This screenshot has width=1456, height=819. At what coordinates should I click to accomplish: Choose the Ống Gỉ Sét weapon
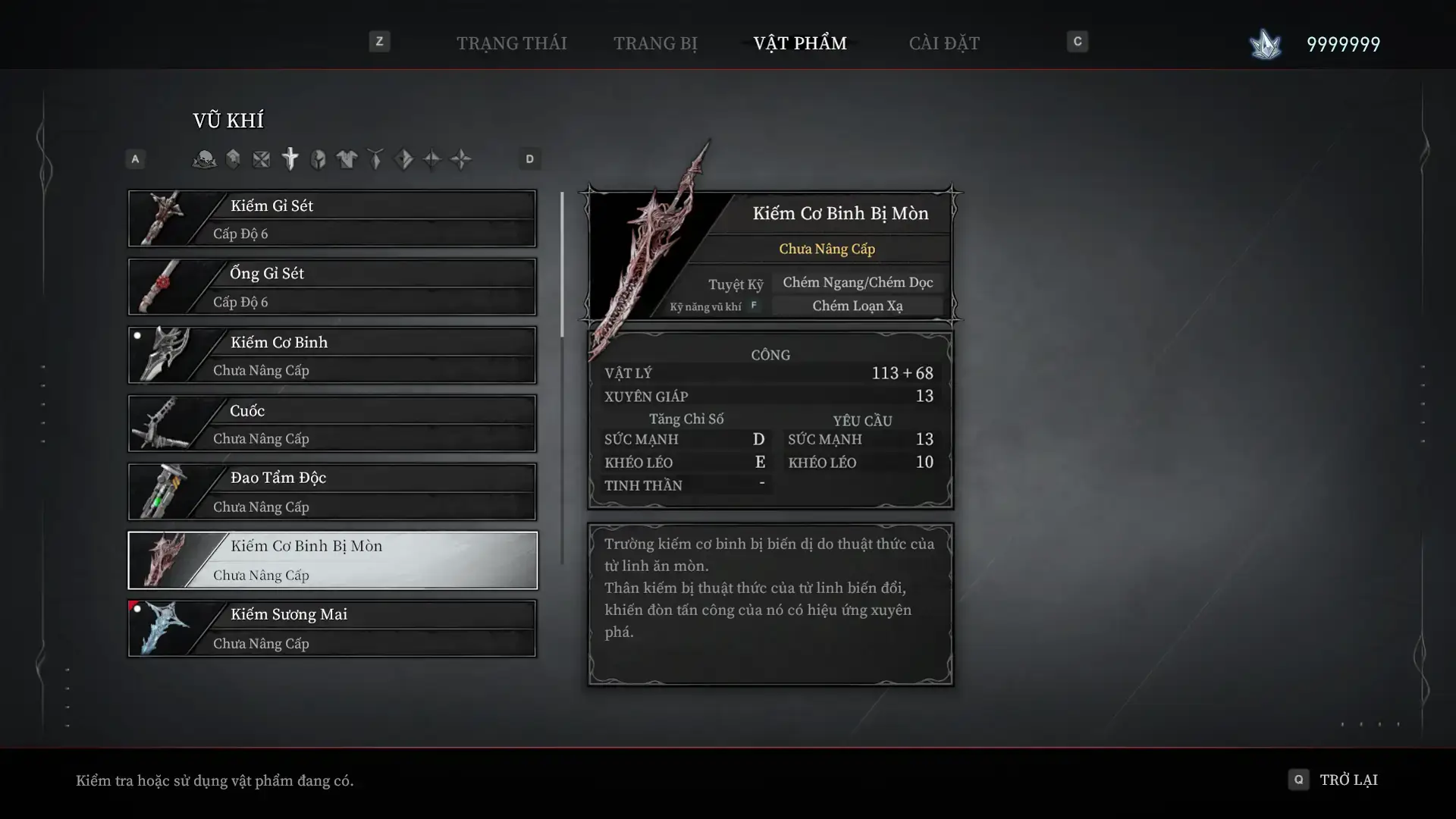(332, 287)
